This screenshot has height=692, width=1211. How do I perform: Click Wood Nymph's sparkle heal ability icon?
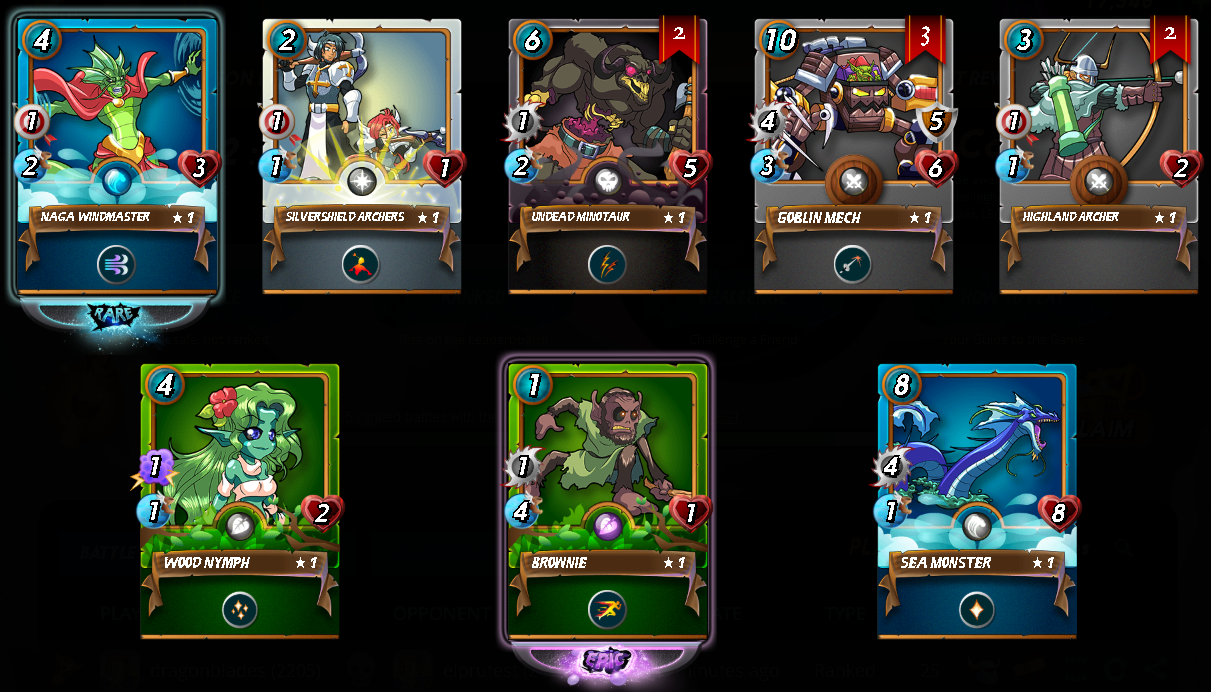point(239,609)
